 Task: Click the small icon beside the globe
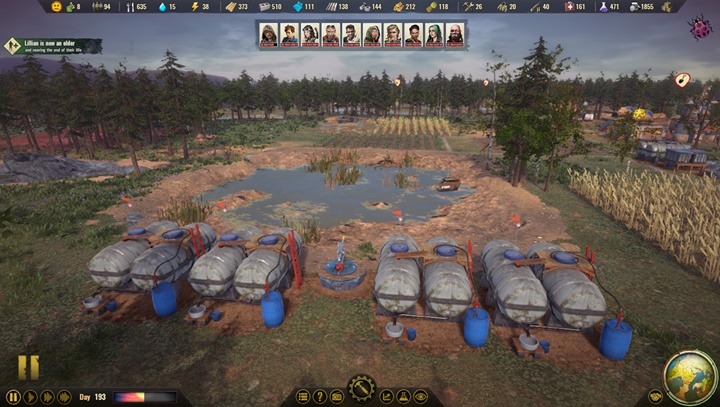coord(655,396)
